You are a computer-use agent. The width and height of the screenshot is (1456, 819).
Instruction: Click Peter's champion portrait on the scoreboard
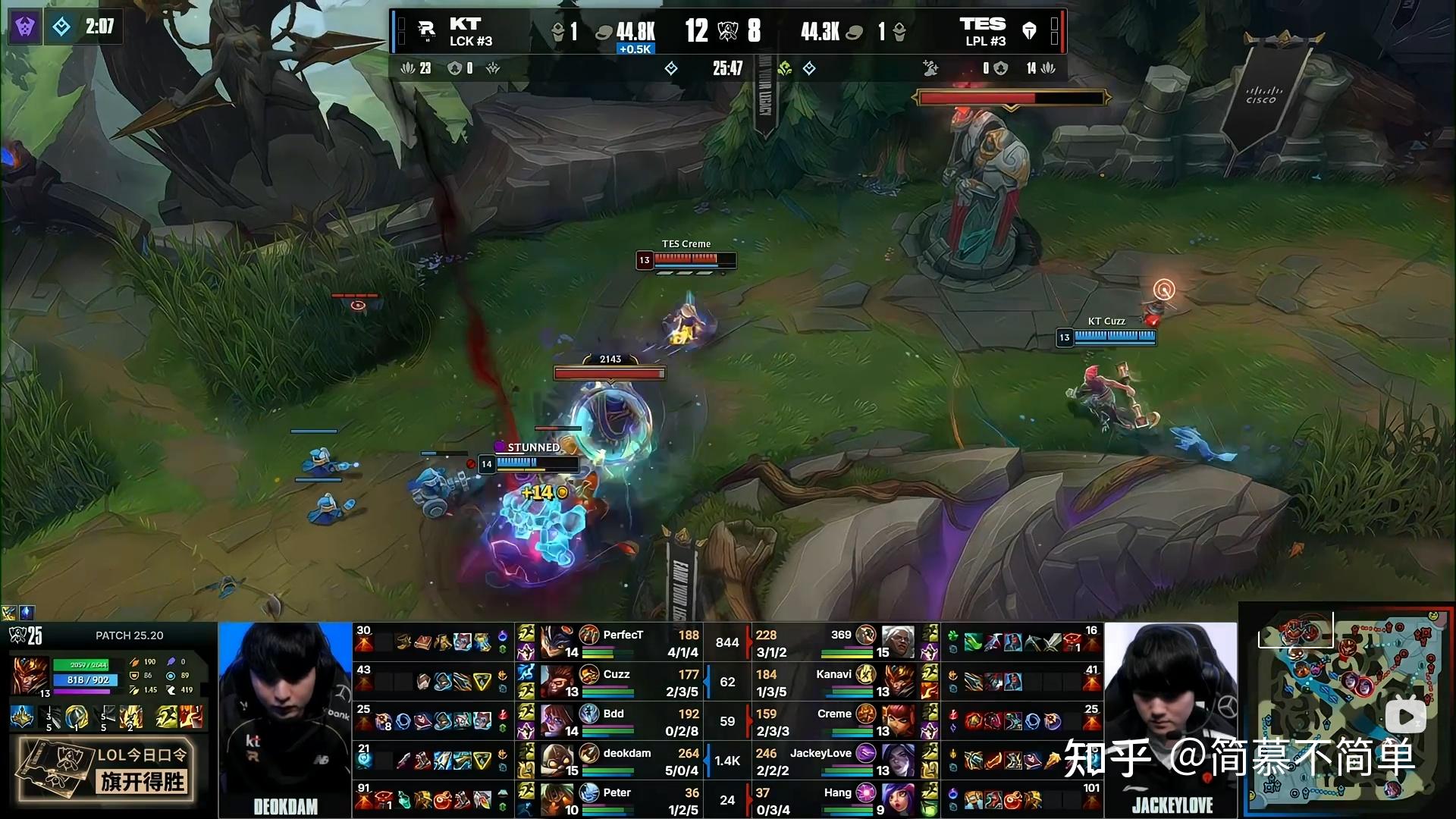(x=557, y=799)
